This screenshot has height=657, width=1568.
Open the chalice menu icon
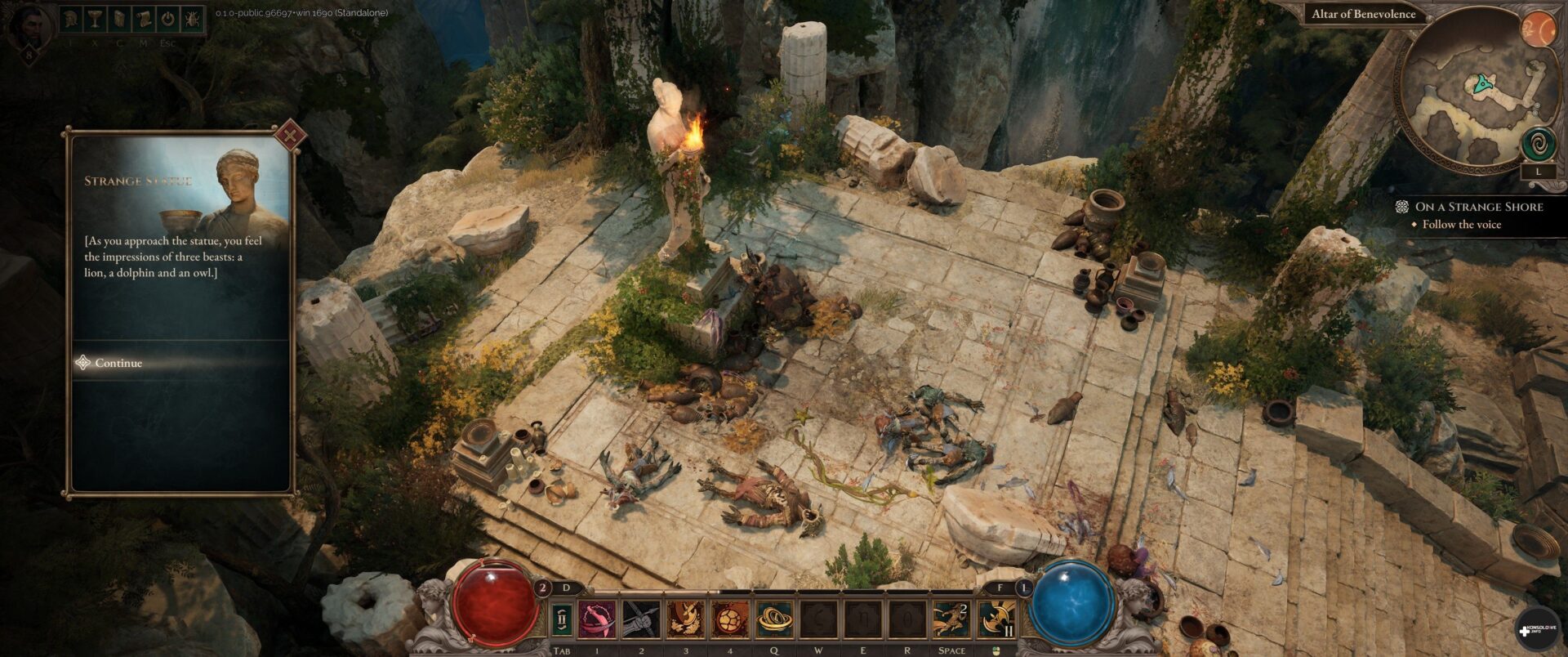coord(95,20)
